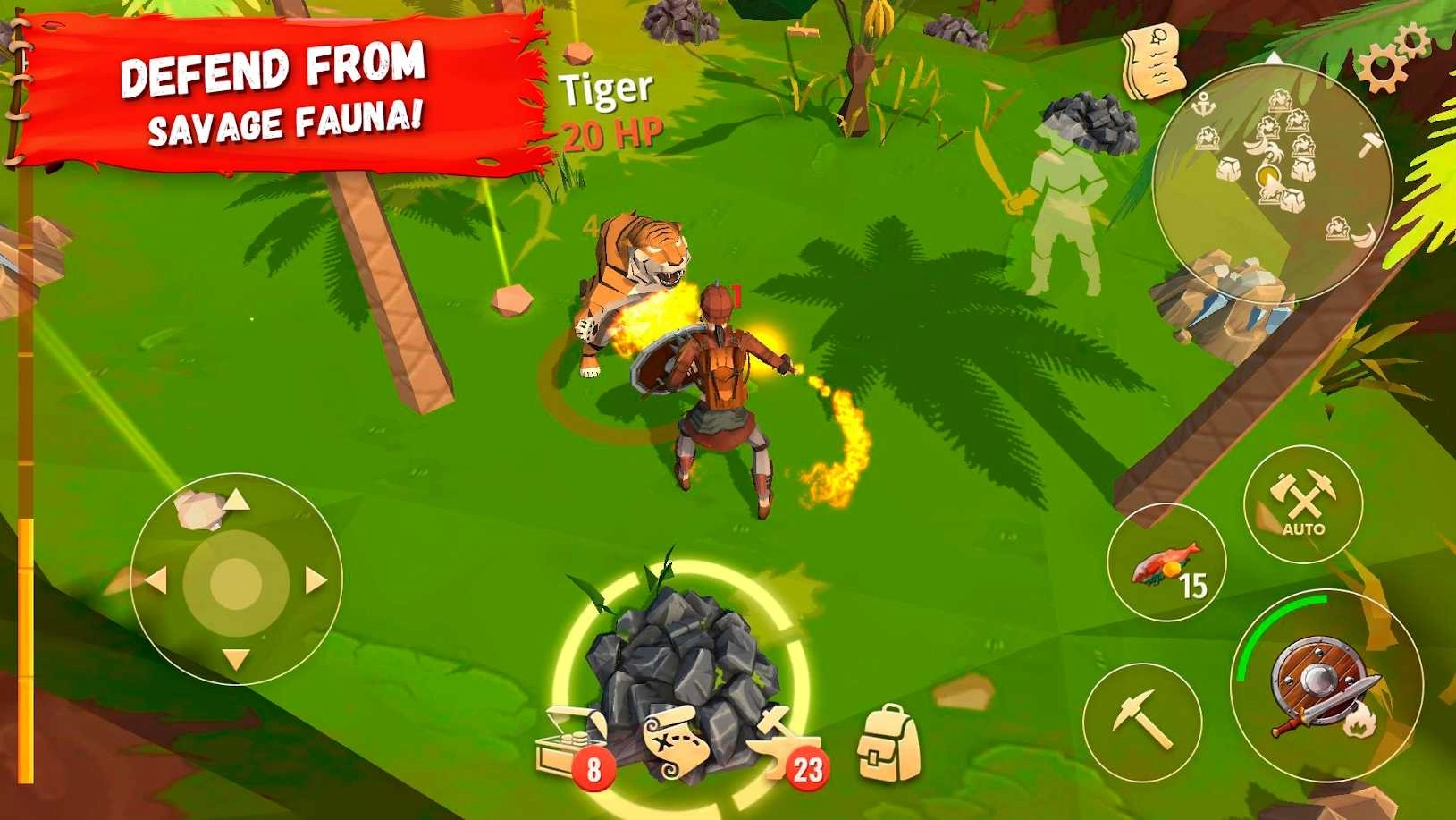The image size is (1456, 820).
Task: Toggle AUTO attack mode
Action: point(1304,506)
